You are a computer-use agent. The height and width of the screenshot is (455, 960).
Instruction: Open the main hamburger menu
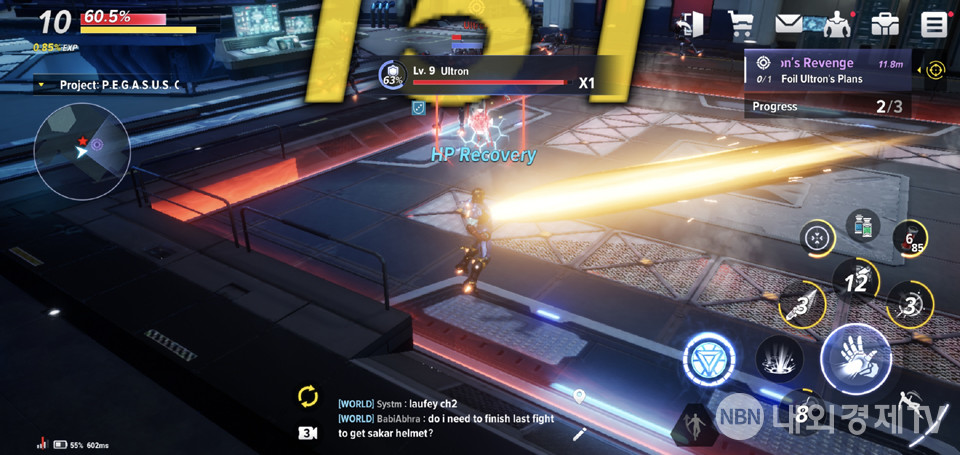[x=934, y=24]
